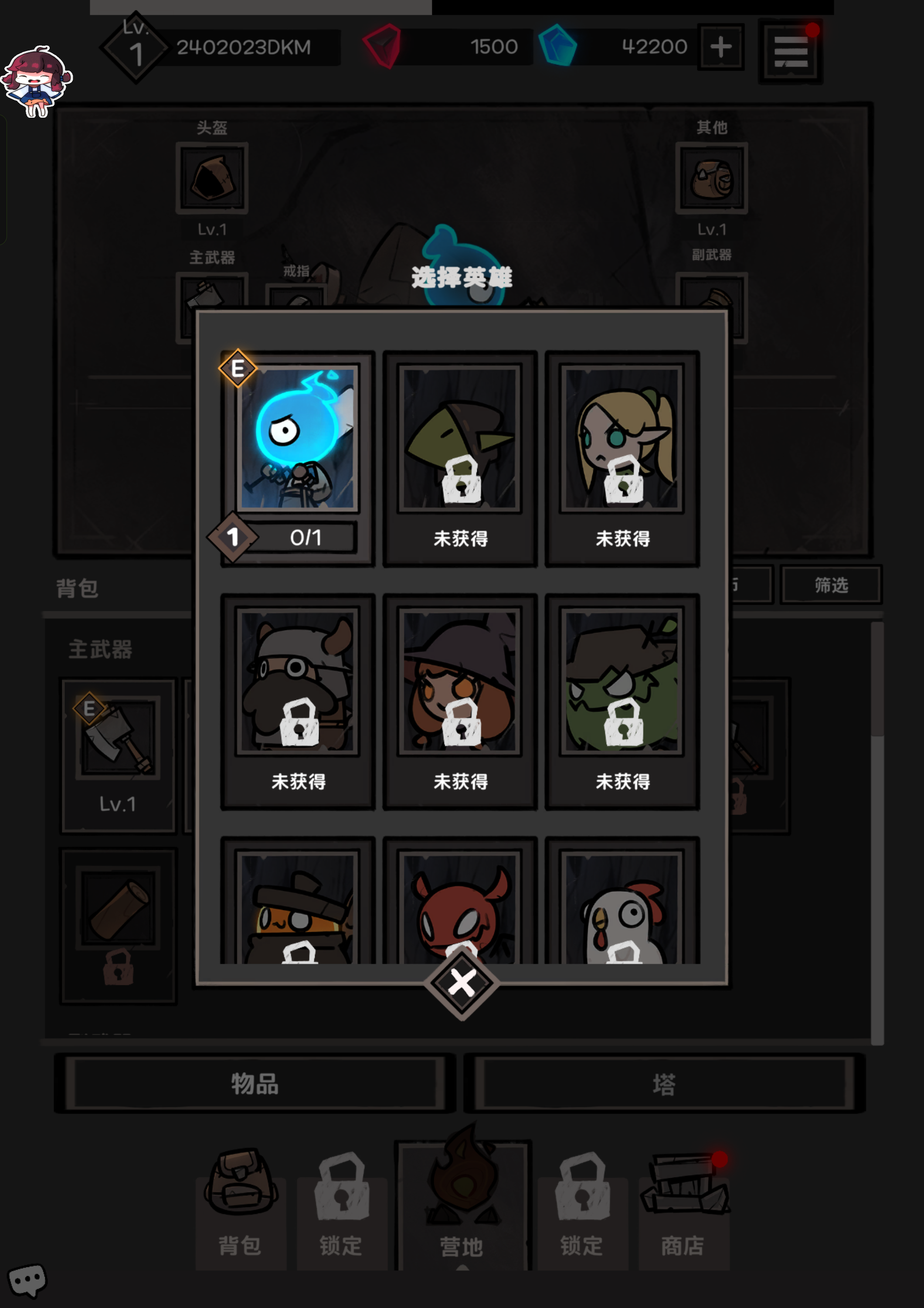The height and width of the screenshot is (1308, 924).
Task: Select the blue flame hero card
Action: point(298,439)
